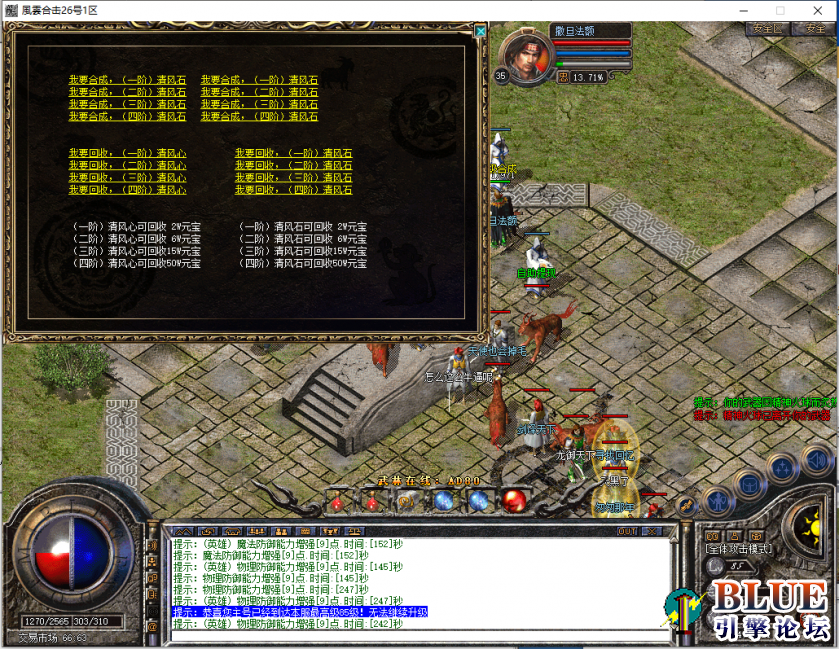The width and height of the screenshot is (839, 649).
Task: Close the 清风石 synthesis dialog
Action: click(480, 31)
